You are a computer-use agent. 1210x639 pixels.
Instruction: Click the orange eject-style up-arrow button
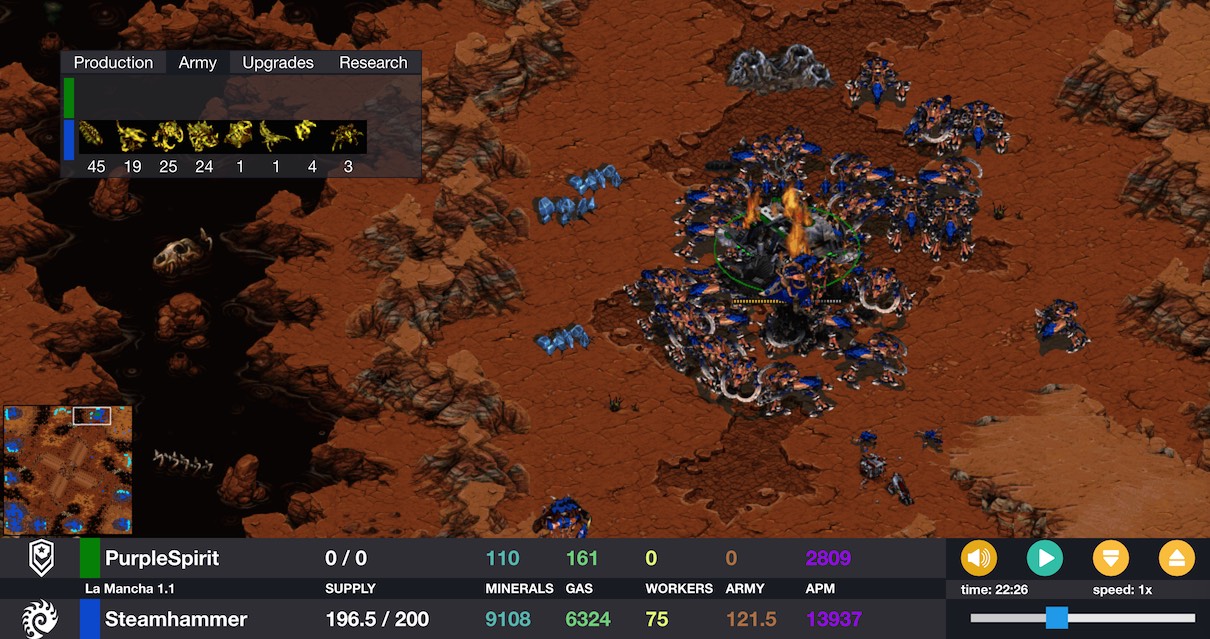[1176, 557]
